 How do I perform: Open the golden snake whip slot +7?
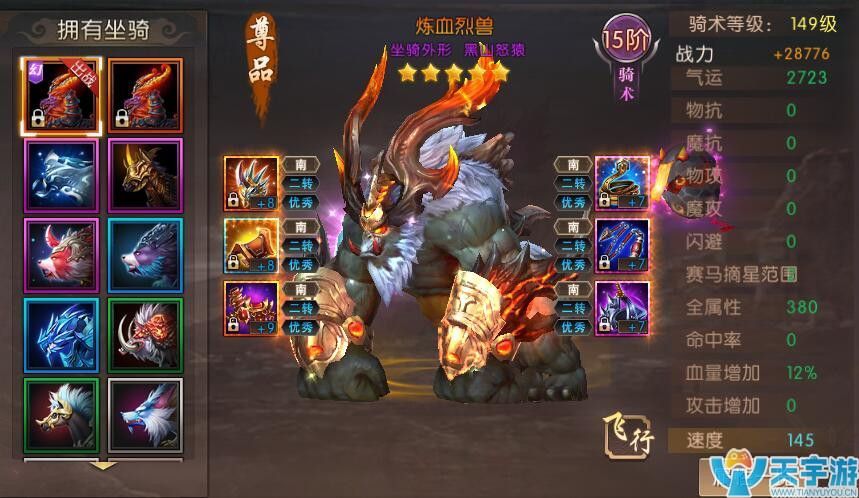(622, 183)
